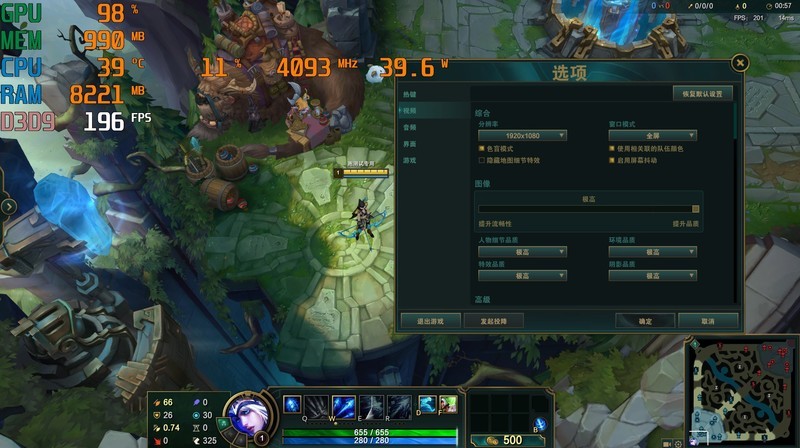This screenshot has height=448, width=800.
Task: Open the 阴影品质 shadow quality dropdown
Action: click(x=652, y=275)
